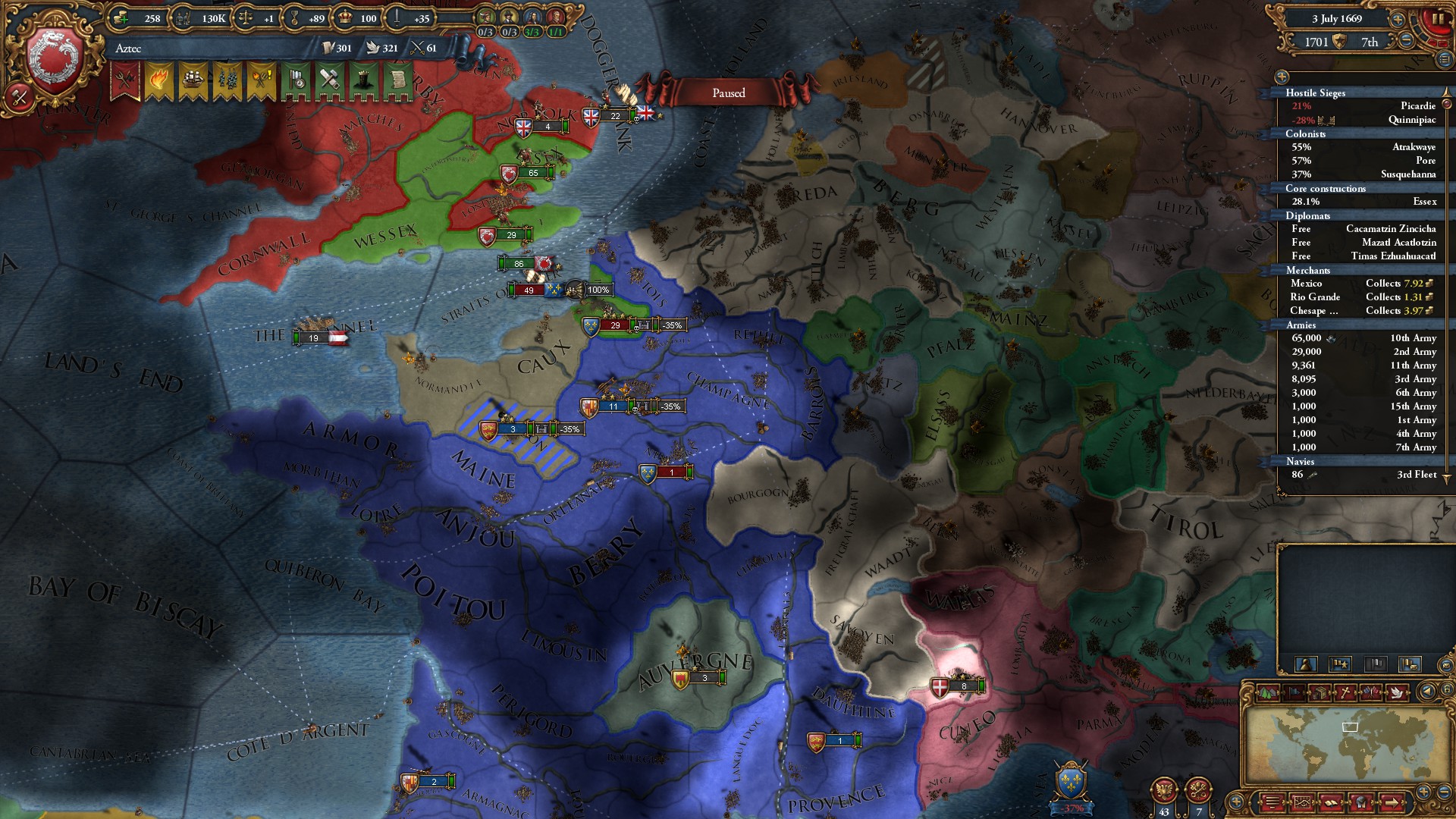Open the Aztec country shield

pyautogui.click(x=55, y=59)
